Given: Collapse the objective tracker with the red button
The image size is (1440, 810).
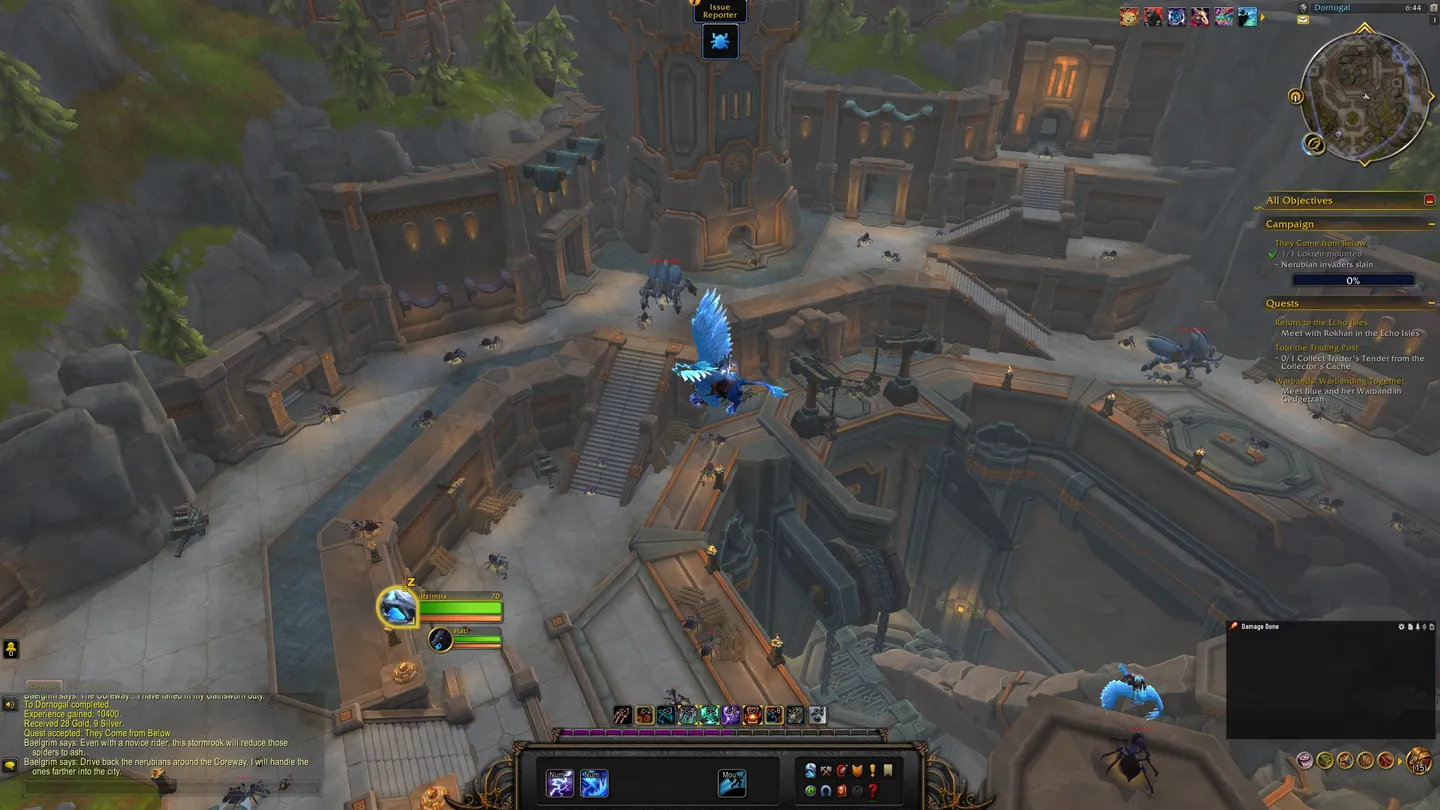Looking at the screenshot, I should [x=1431, y=200].
